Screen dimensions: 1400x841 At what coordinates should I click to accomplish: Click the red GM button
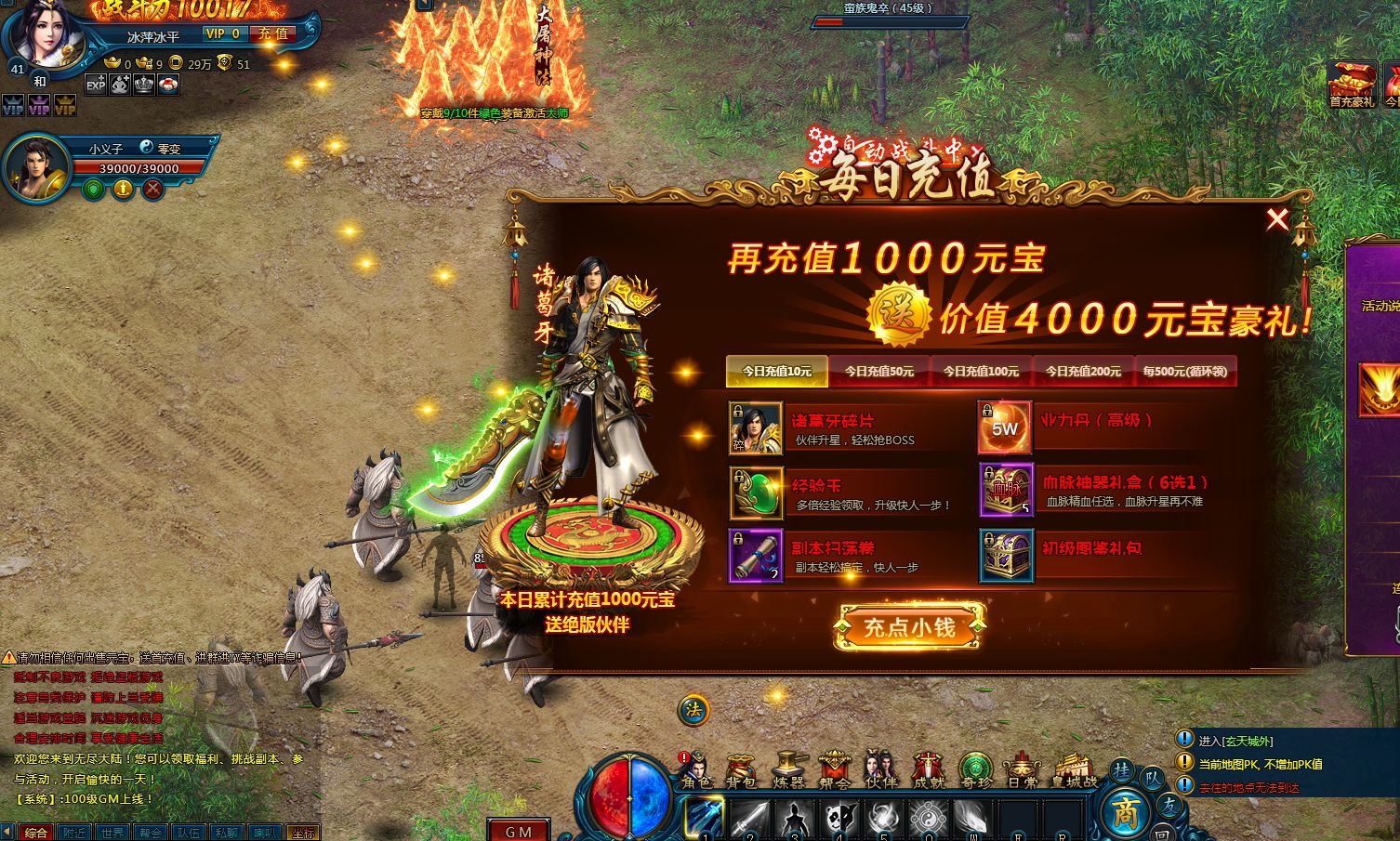pyautogui.click(x=519, y=832)
